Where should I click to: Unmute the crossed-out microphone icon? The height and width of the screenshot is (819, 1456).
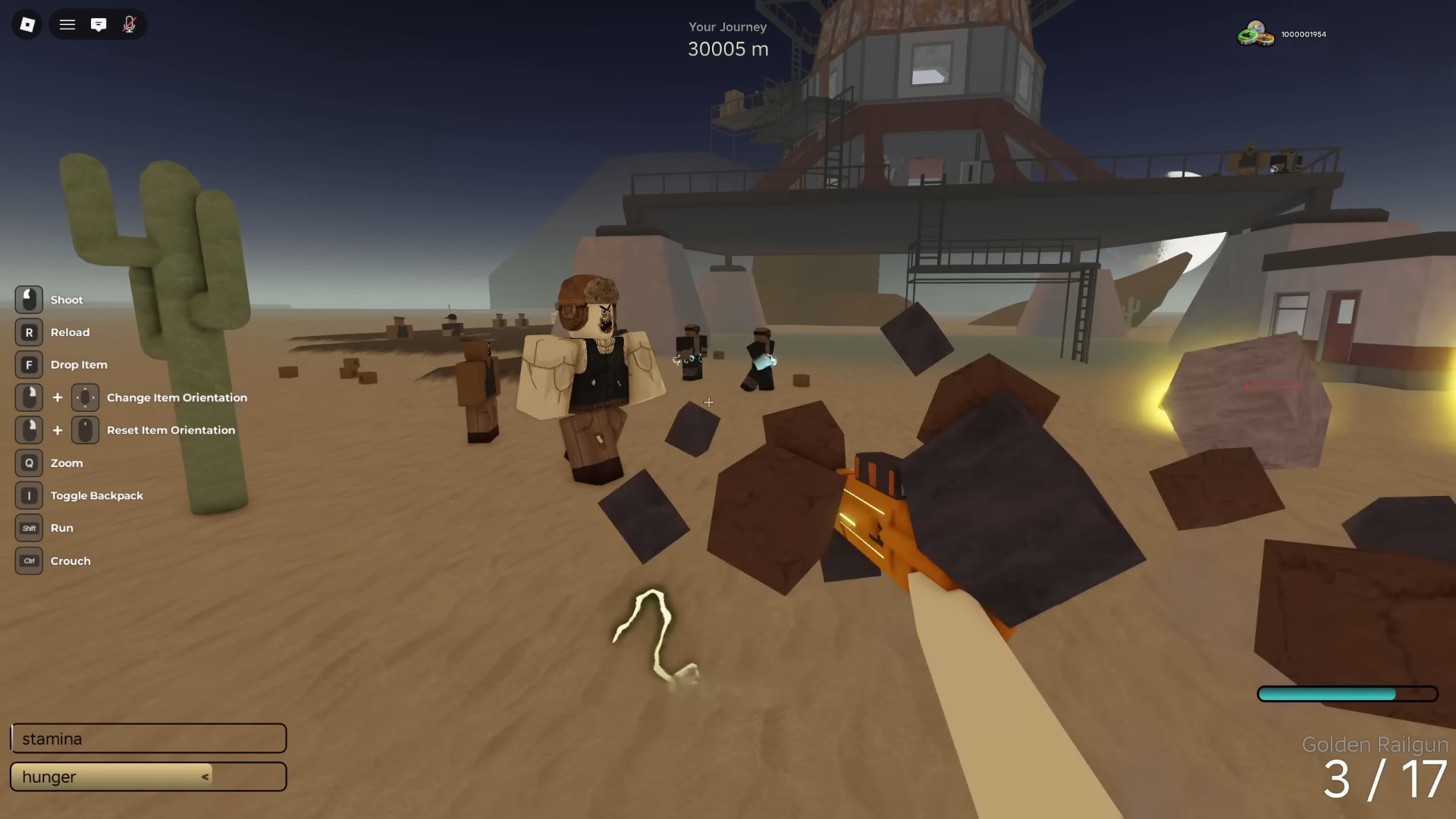(129, 24)
